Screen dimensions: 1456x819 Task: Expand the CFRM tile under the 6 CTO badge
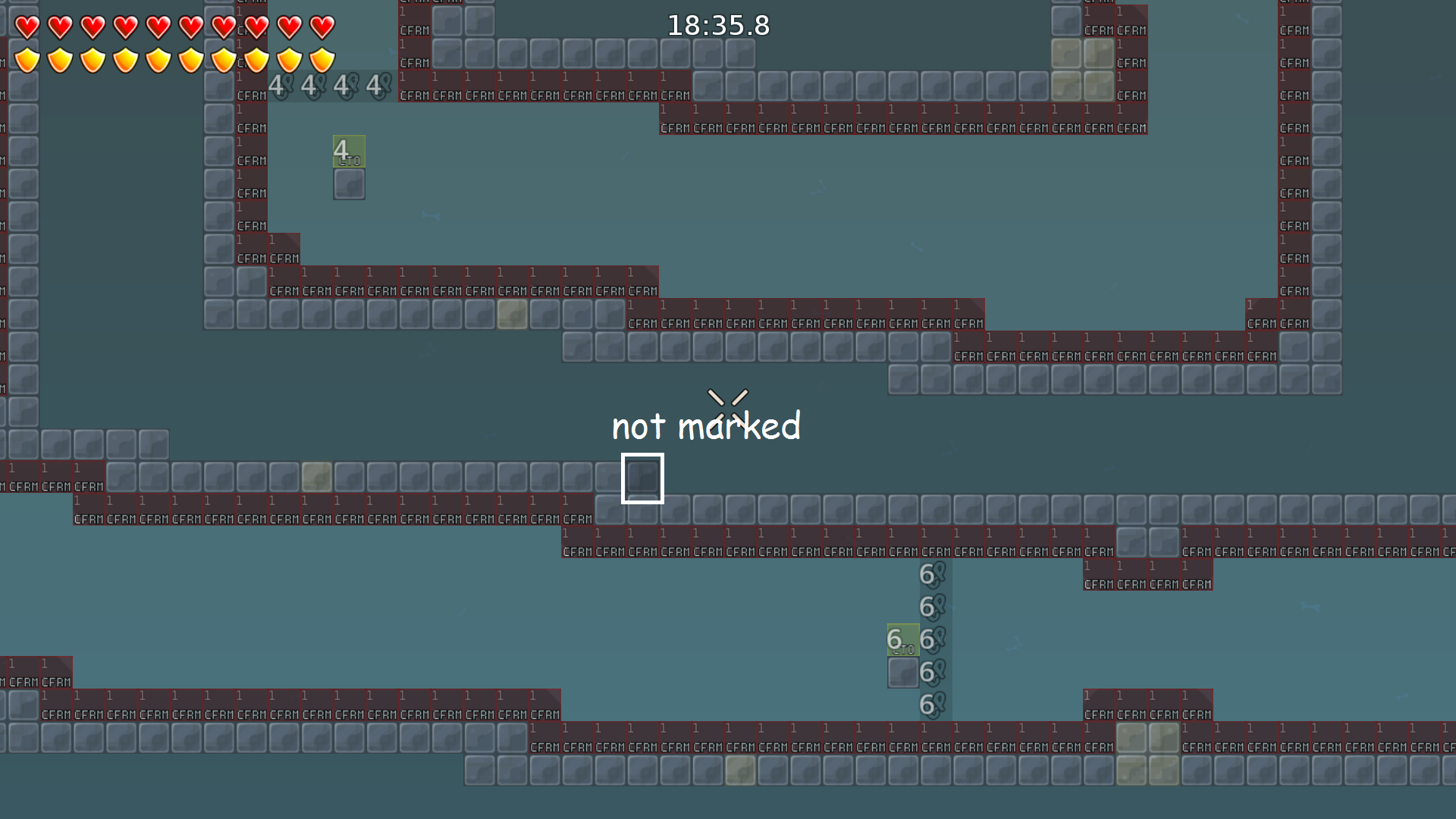click(902, 673)
